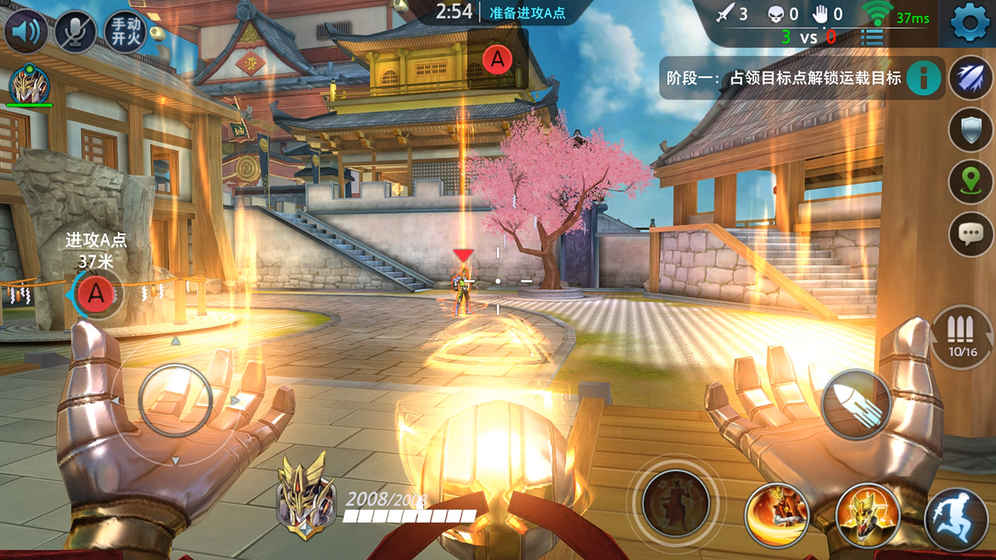The image size is (996, 560).
Task: Tap the red A point marker labeled 进攻A点
Action: (x=96, y=294)
